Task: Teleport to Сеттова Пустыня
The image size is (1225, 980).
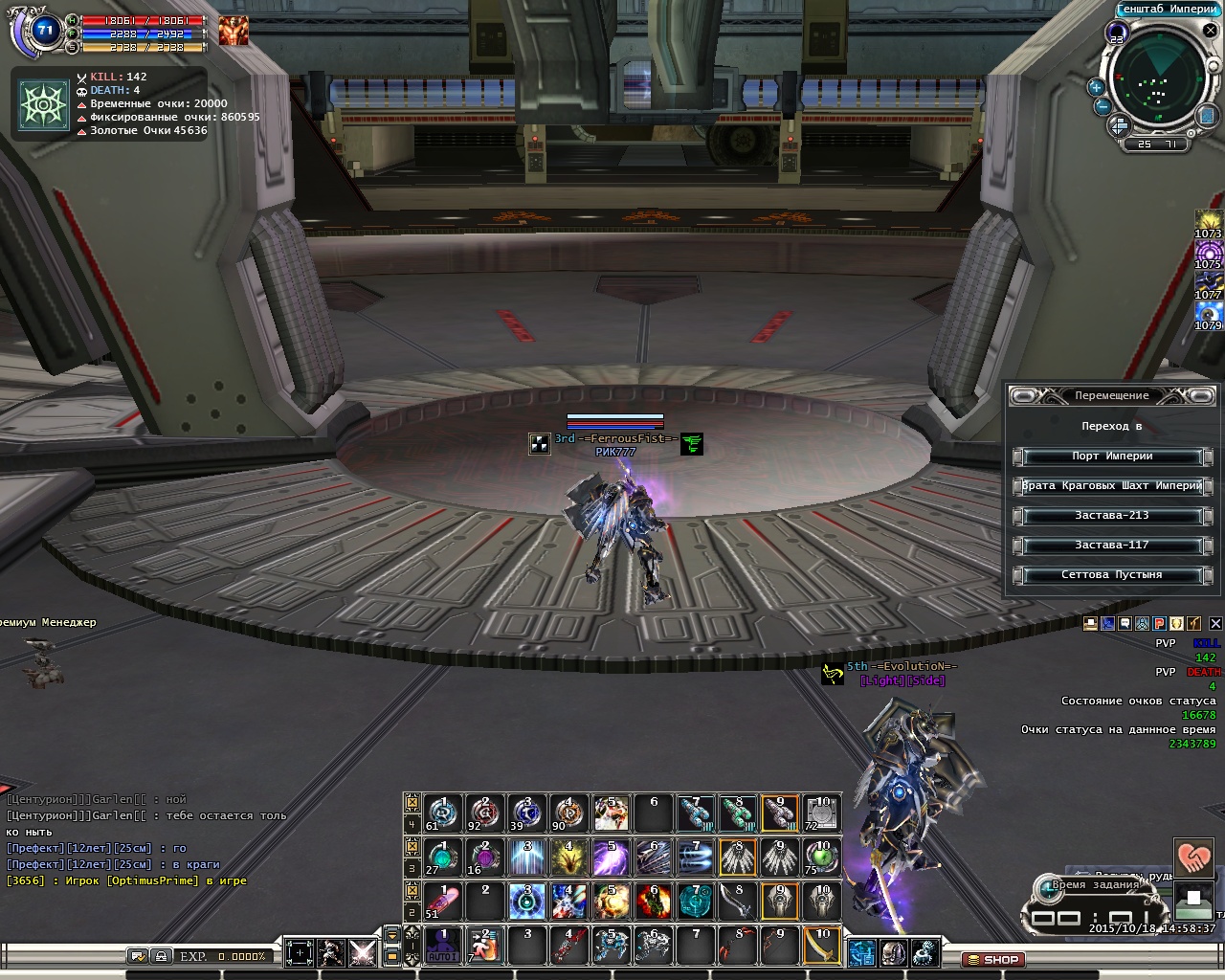Action: (1111, 575)
